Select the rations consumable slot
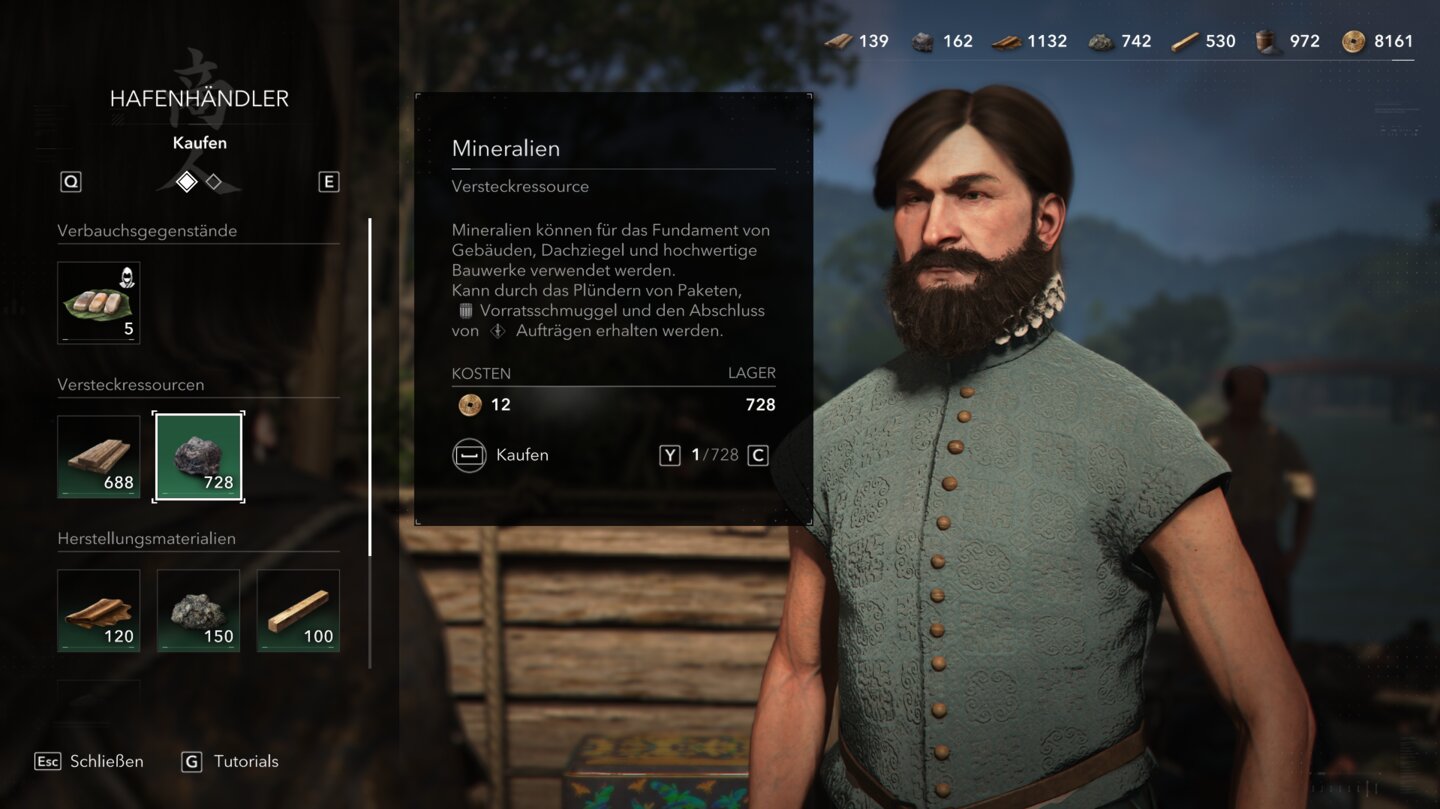 point(98,302)
